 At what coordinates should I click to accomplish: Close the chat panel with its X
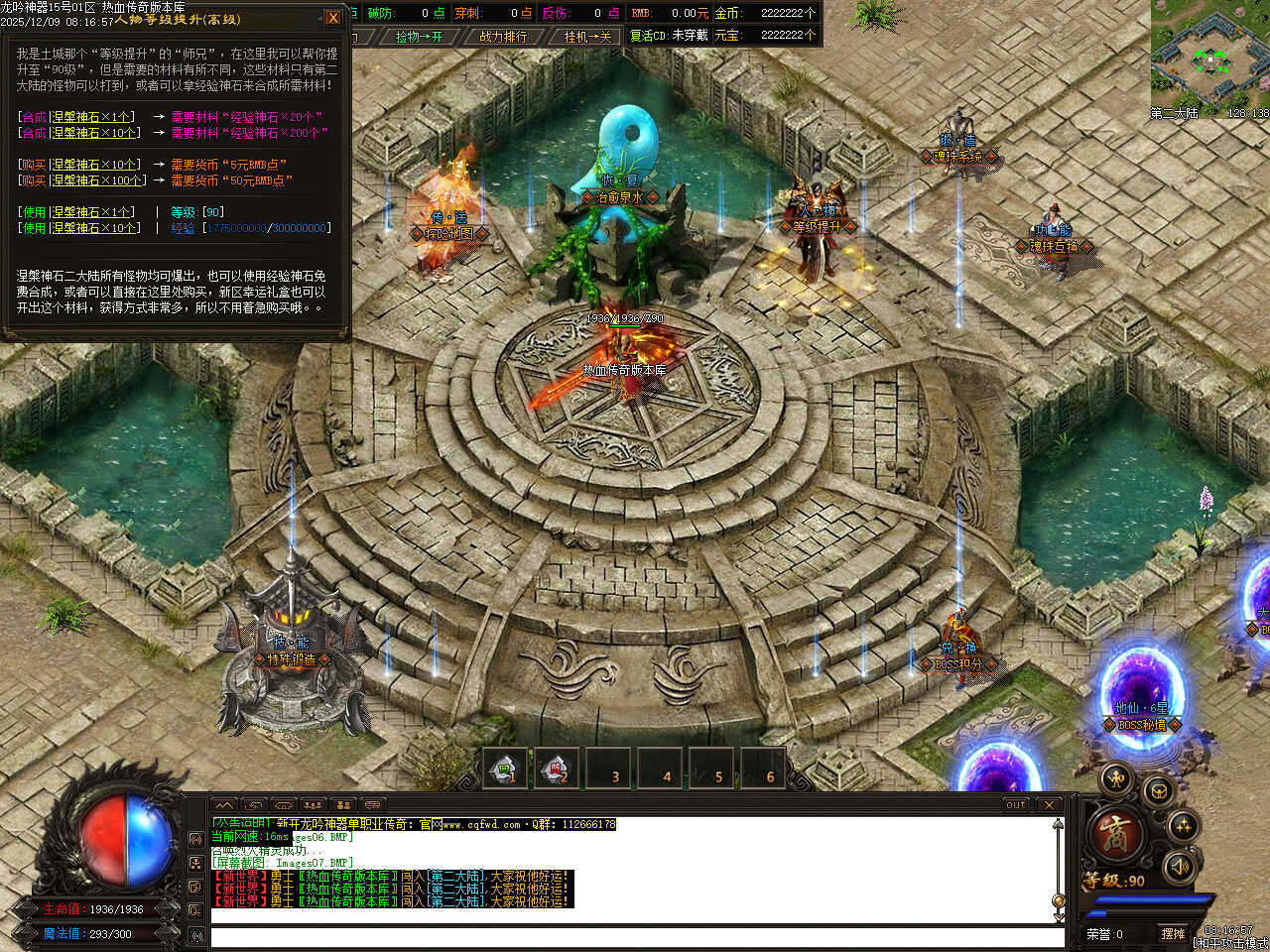tap(1049, 804)
